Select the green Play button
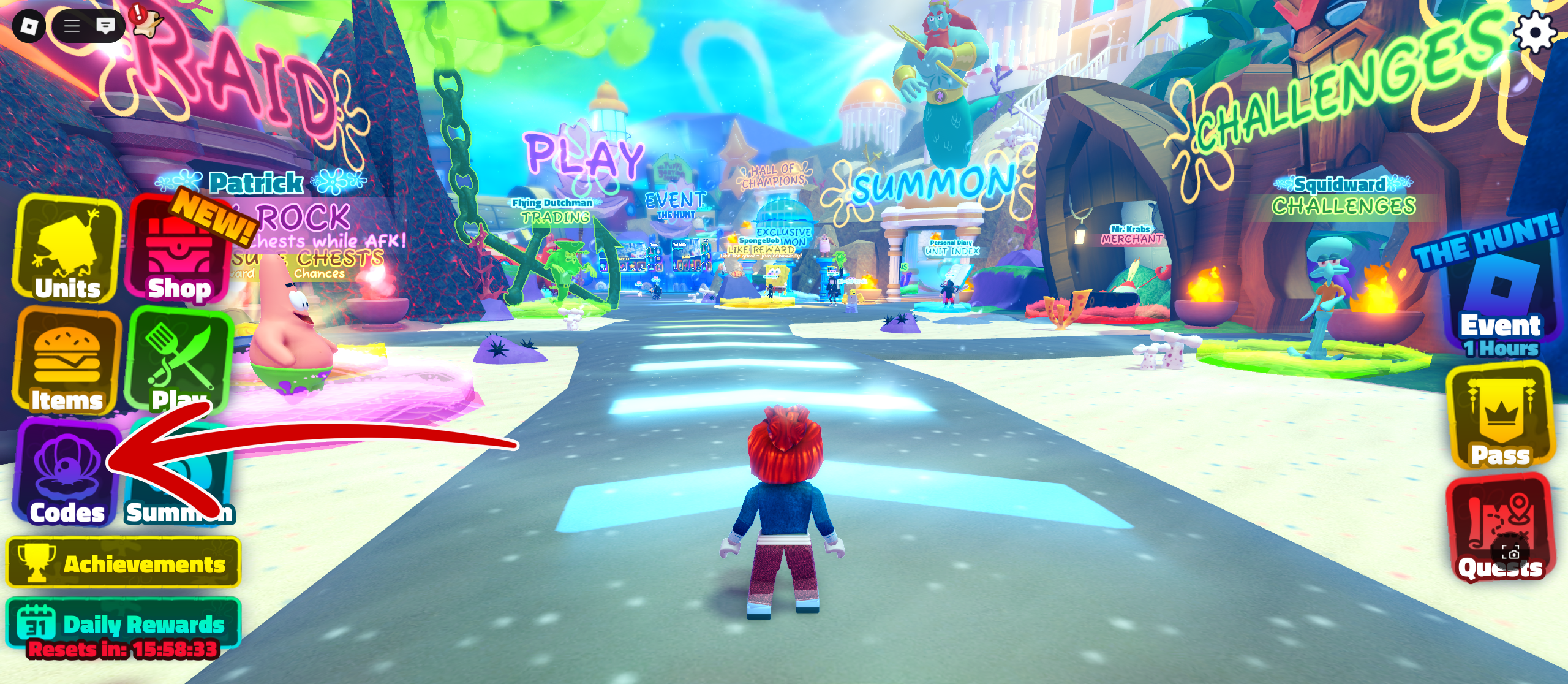The height and width of the screenshot is (684, 1568). pos(179,360)
